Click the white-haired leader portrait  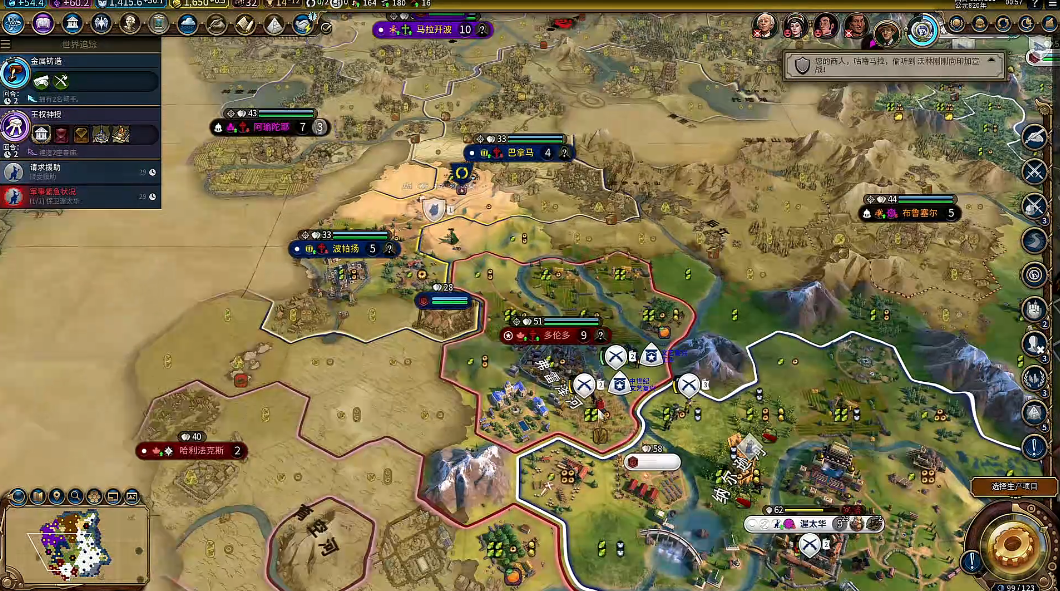[764, 26]
